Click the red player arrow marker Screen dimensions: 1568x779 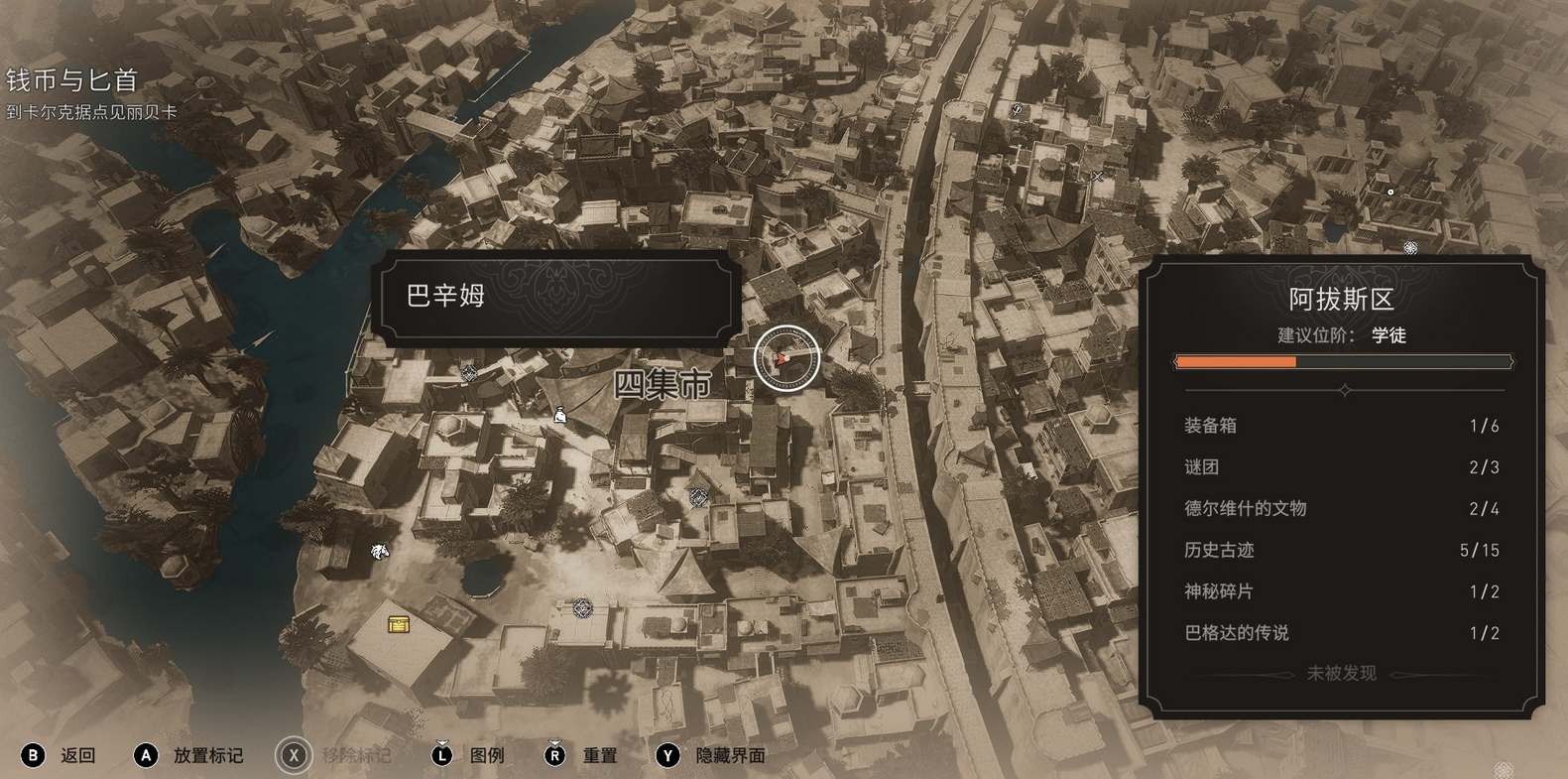pos(784,358)
